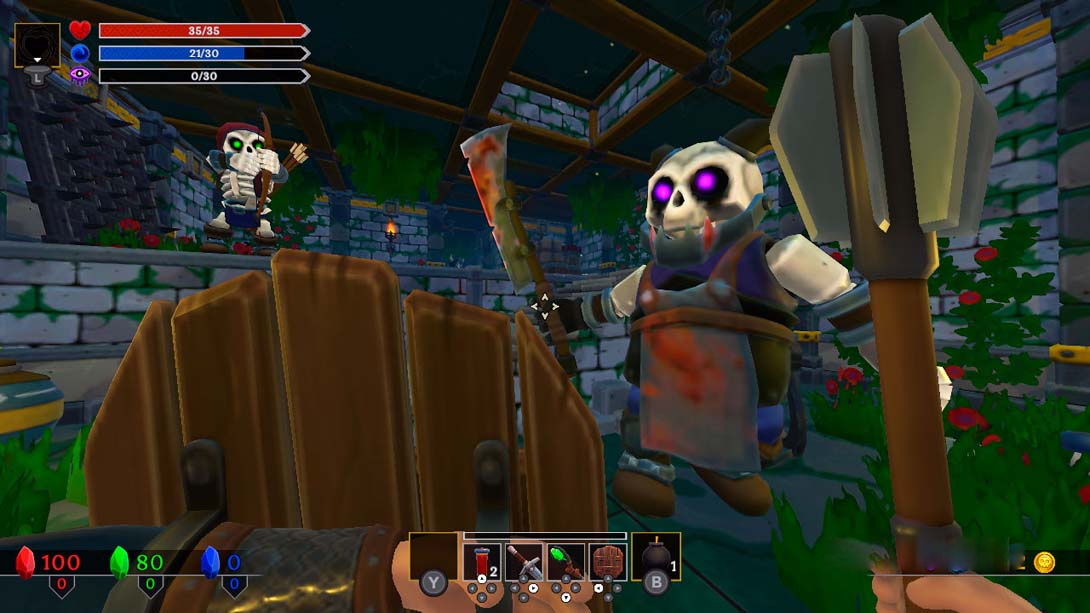Click the heart emblem box beside health bar
The image size is (1090, 613).
(x=37, y=46)
